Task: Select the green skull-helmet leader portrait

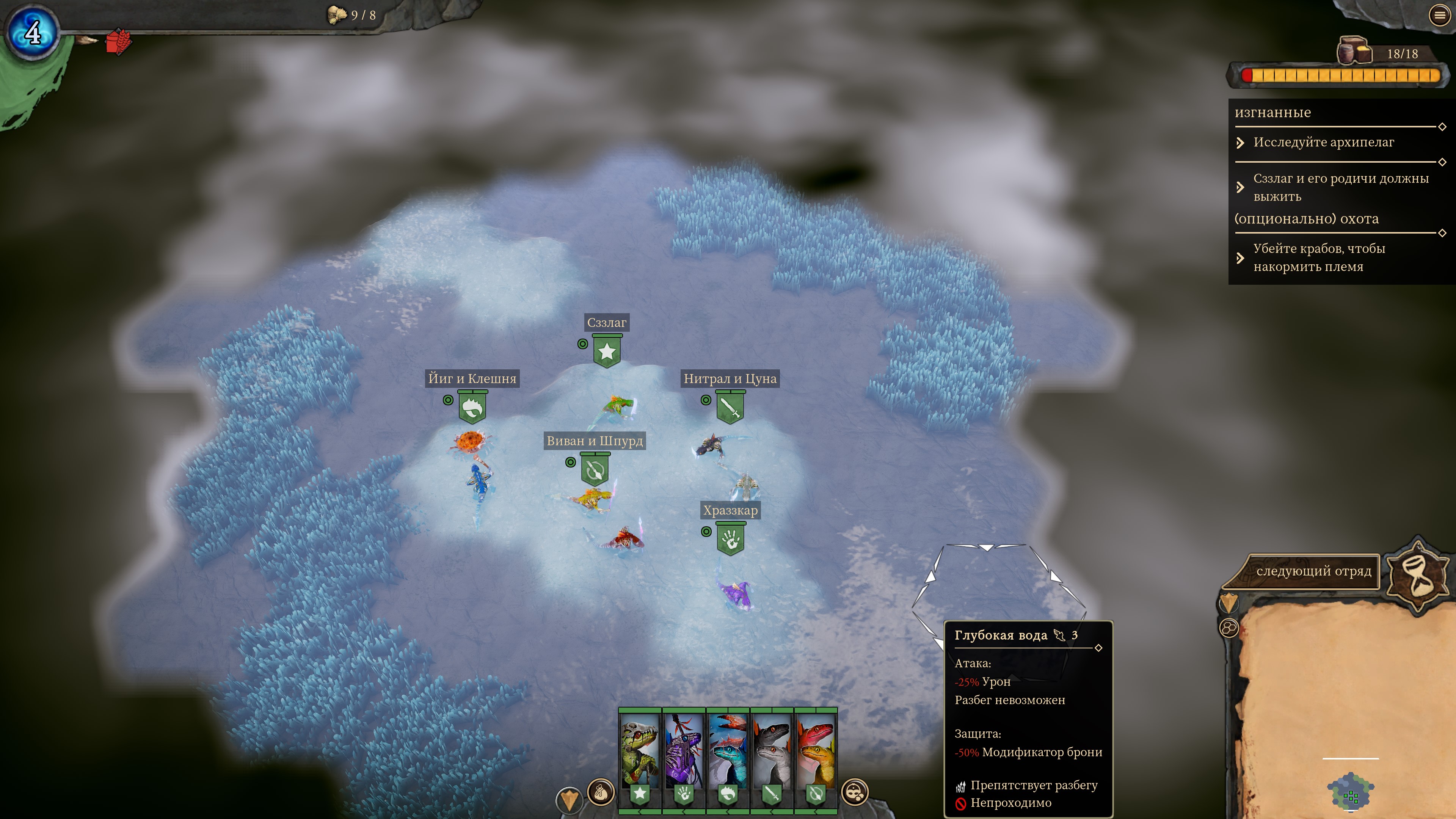Action: [x=640, y=752]
